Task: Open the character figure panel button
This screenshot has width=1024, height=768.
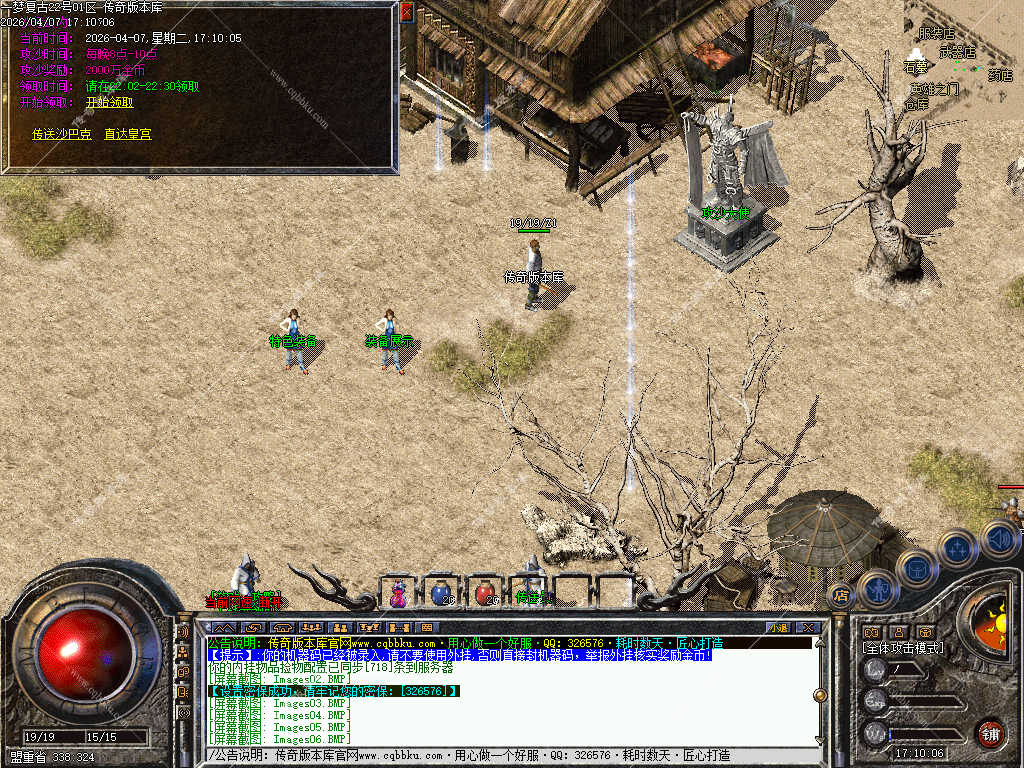Action: tap(877, 588)
